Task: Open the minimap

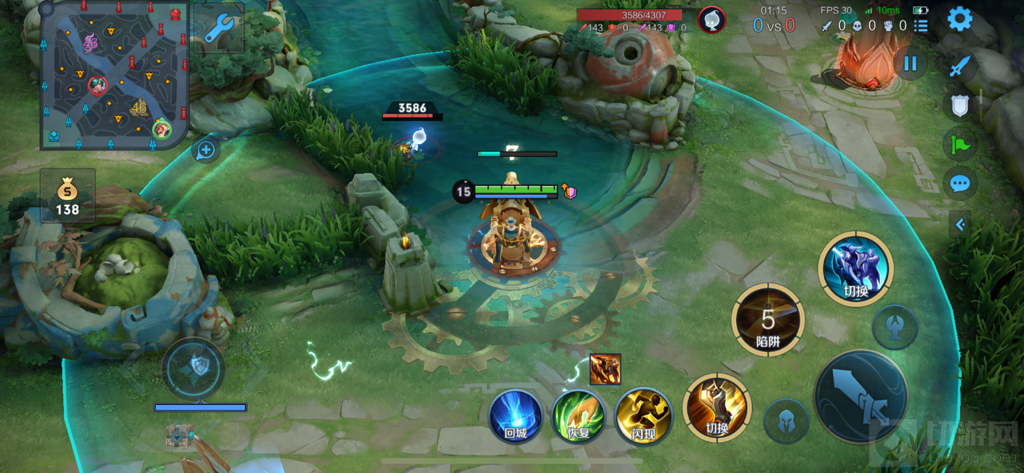Action: coord(113,74)
